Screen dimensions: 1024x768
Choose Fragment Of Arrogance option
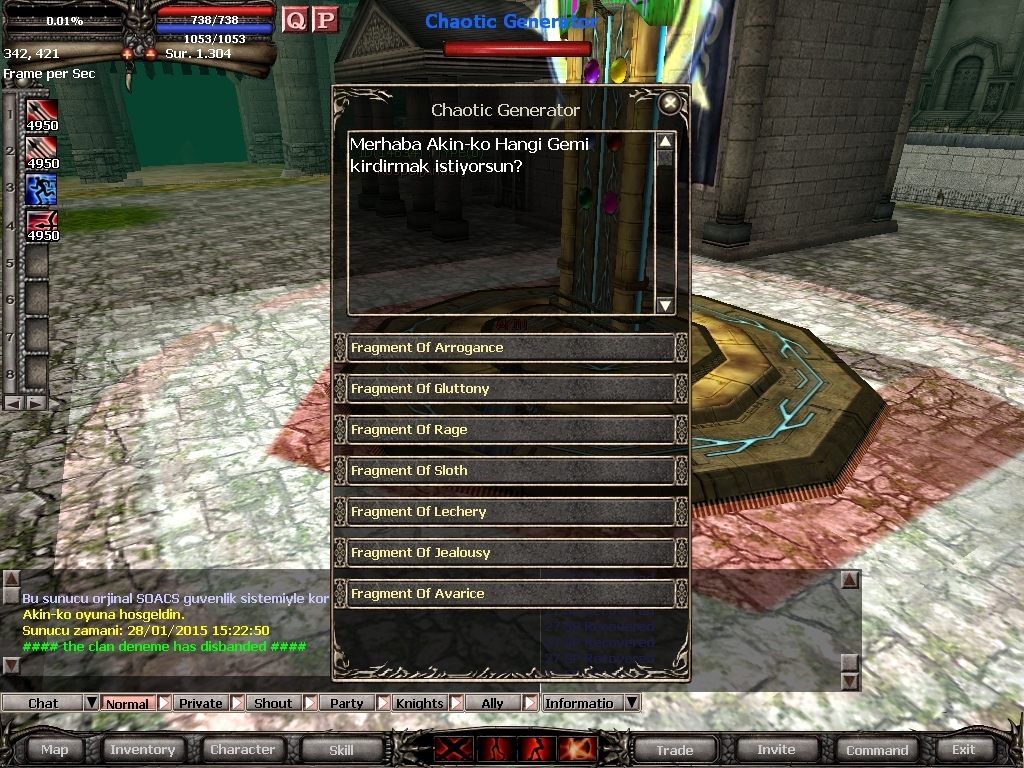coord(510,348)
